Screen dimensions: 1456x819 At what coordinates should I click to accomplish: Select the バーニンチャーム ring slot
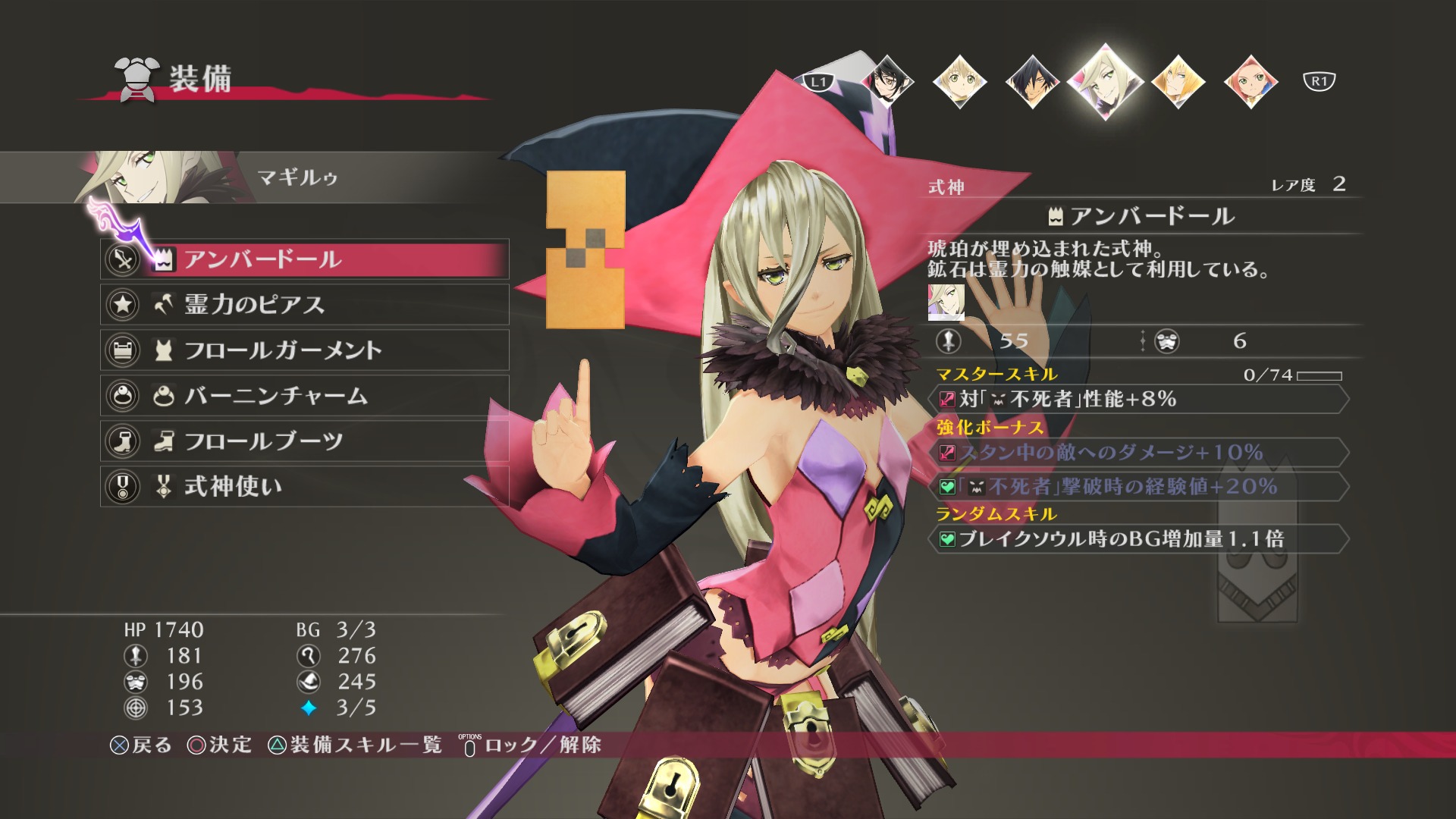[x=303, y=396]
